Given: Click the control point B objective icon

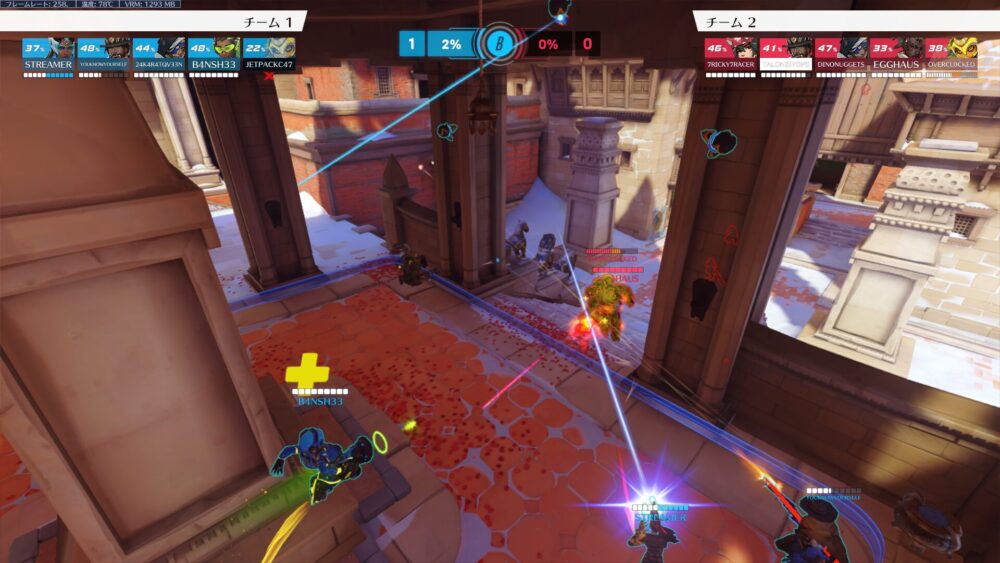Looking at the screenshot, I should point(498,44).
